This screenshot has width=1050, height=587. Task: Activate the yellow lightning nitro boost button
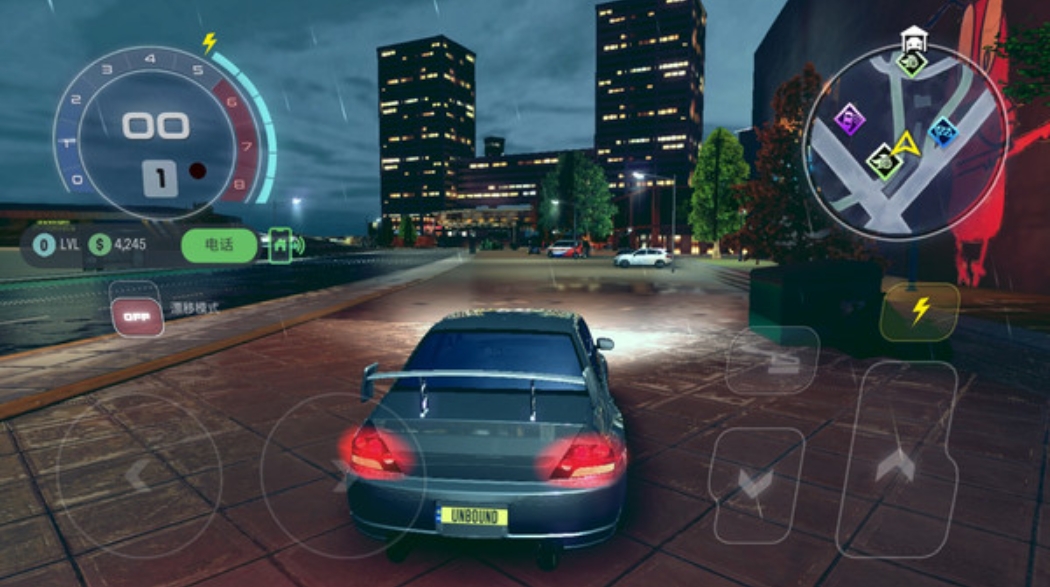(919, 311)
